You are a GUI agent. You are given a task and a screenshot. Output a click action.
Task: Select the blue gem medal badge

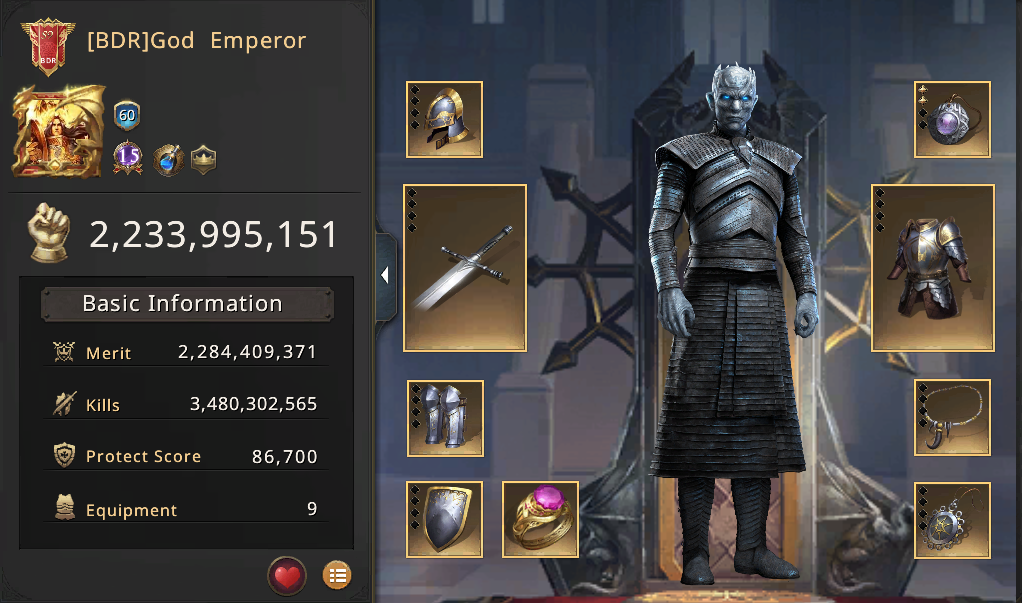[167, 159]
